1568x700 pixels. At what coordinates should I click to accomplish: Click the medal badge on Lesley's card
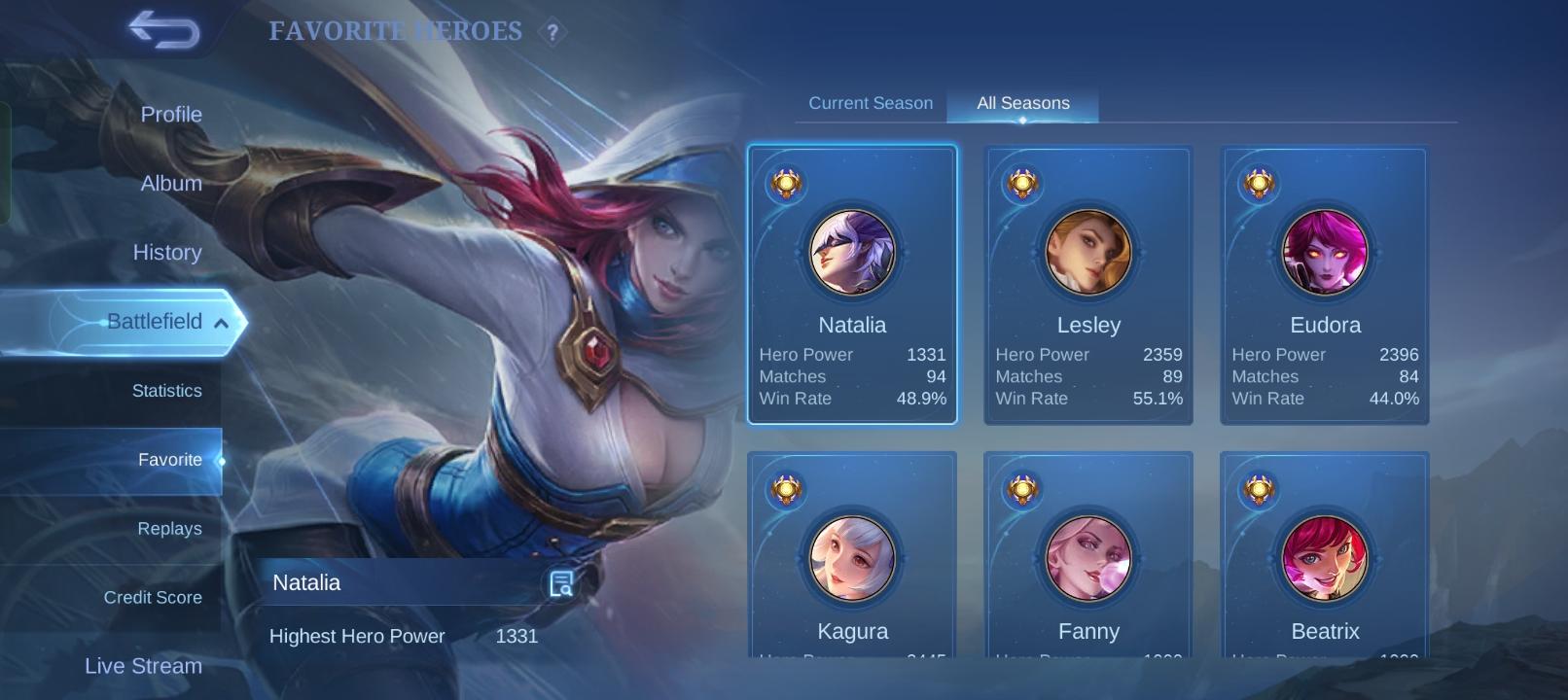[1020, 185]
